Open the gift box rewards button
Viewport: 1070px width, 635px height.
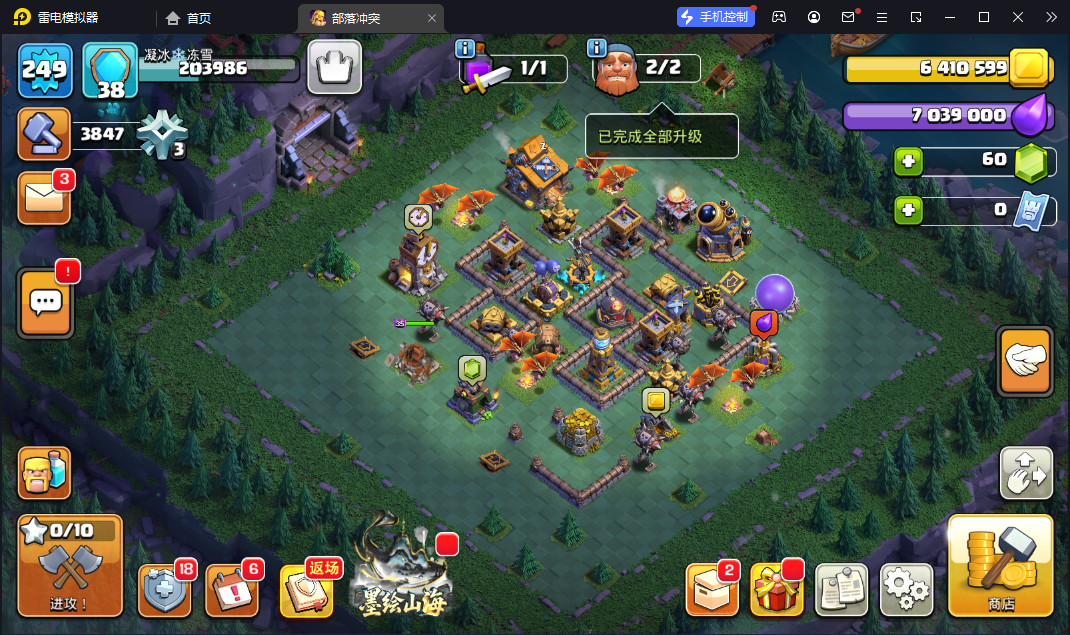(776, 590)
